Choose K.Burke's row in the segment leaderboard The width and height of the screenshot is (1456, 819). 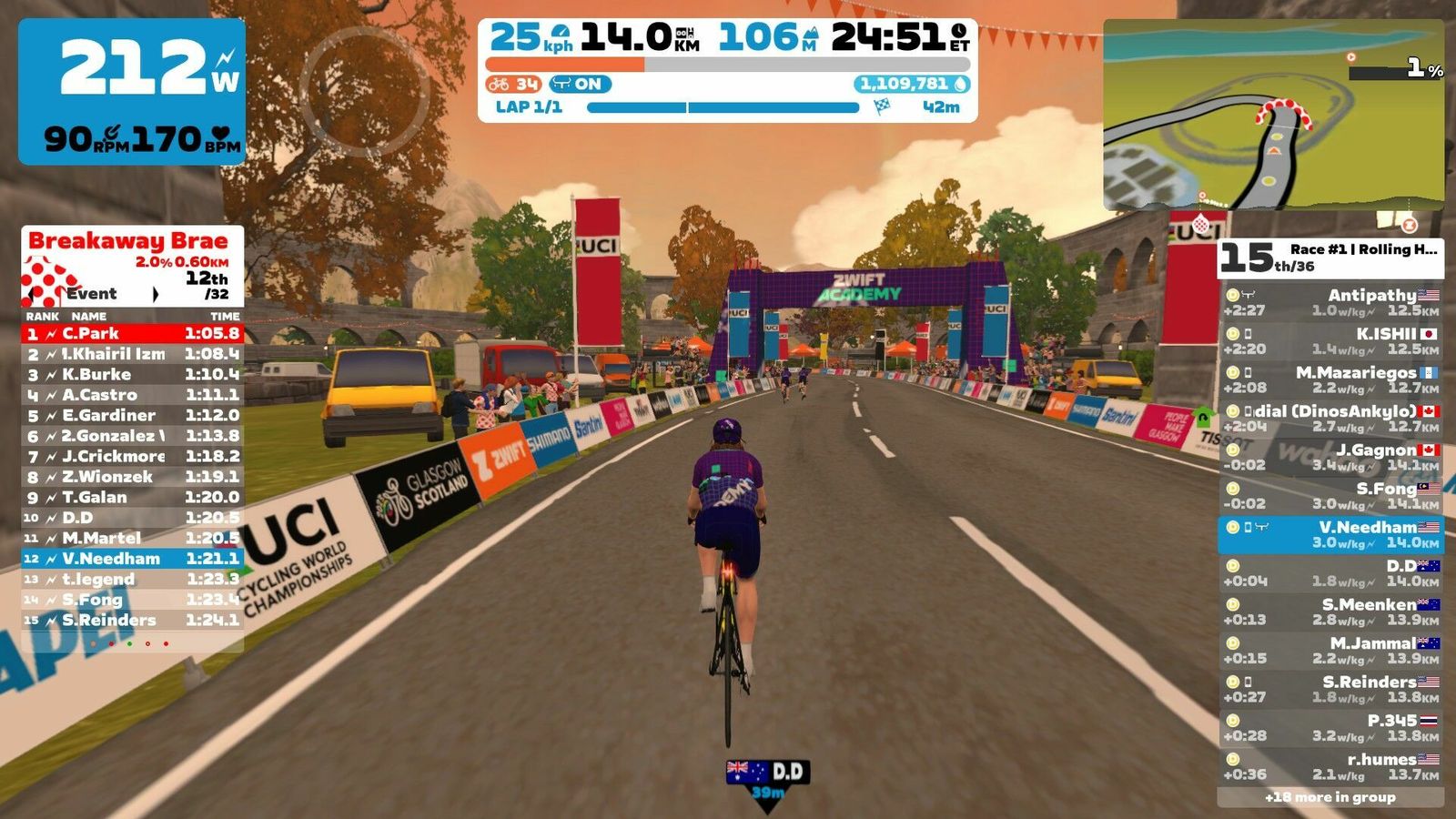tap(132, 375)
